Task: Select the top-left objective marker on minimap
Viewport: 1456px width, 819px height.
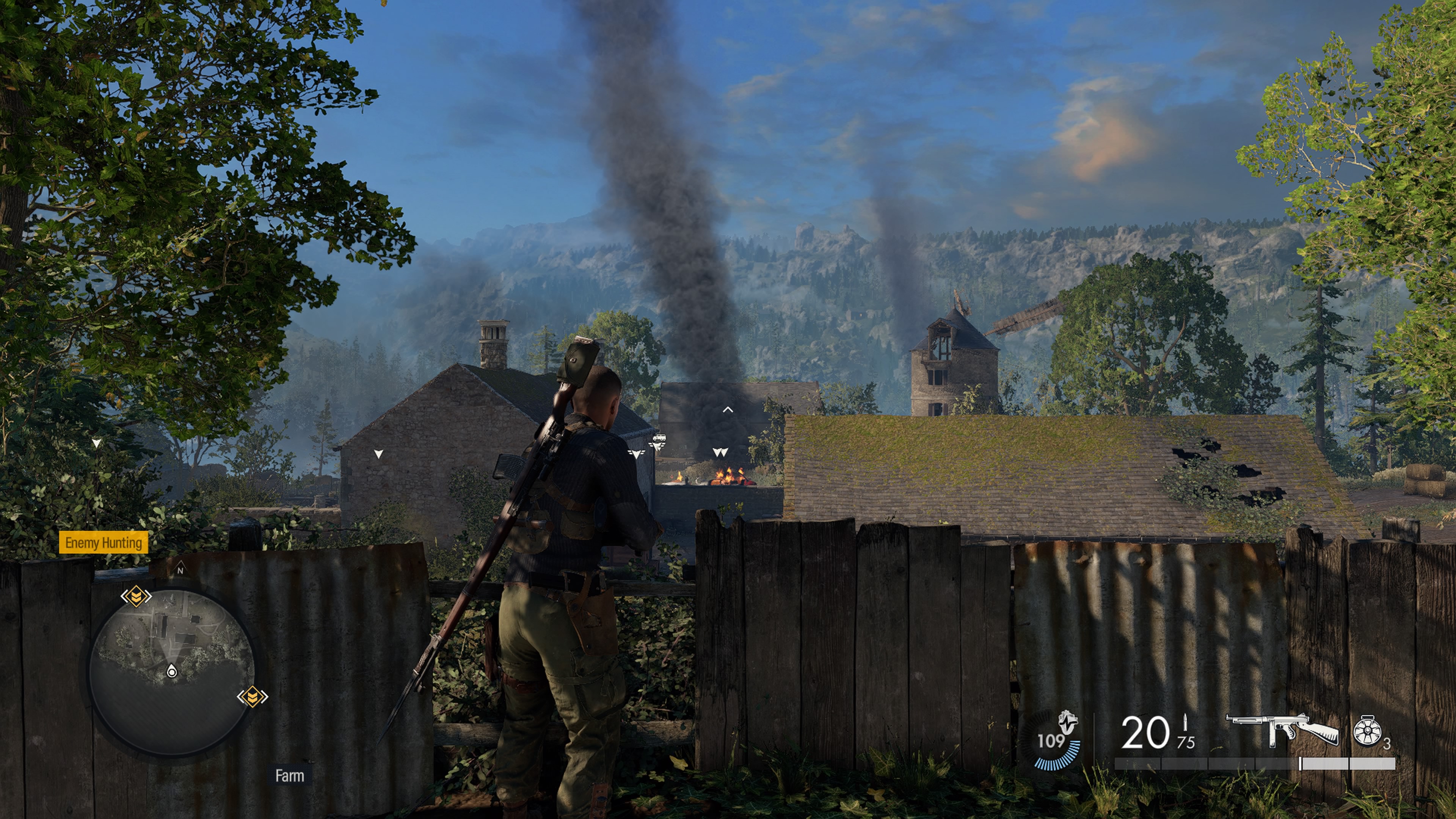Action: coord(136,596)
